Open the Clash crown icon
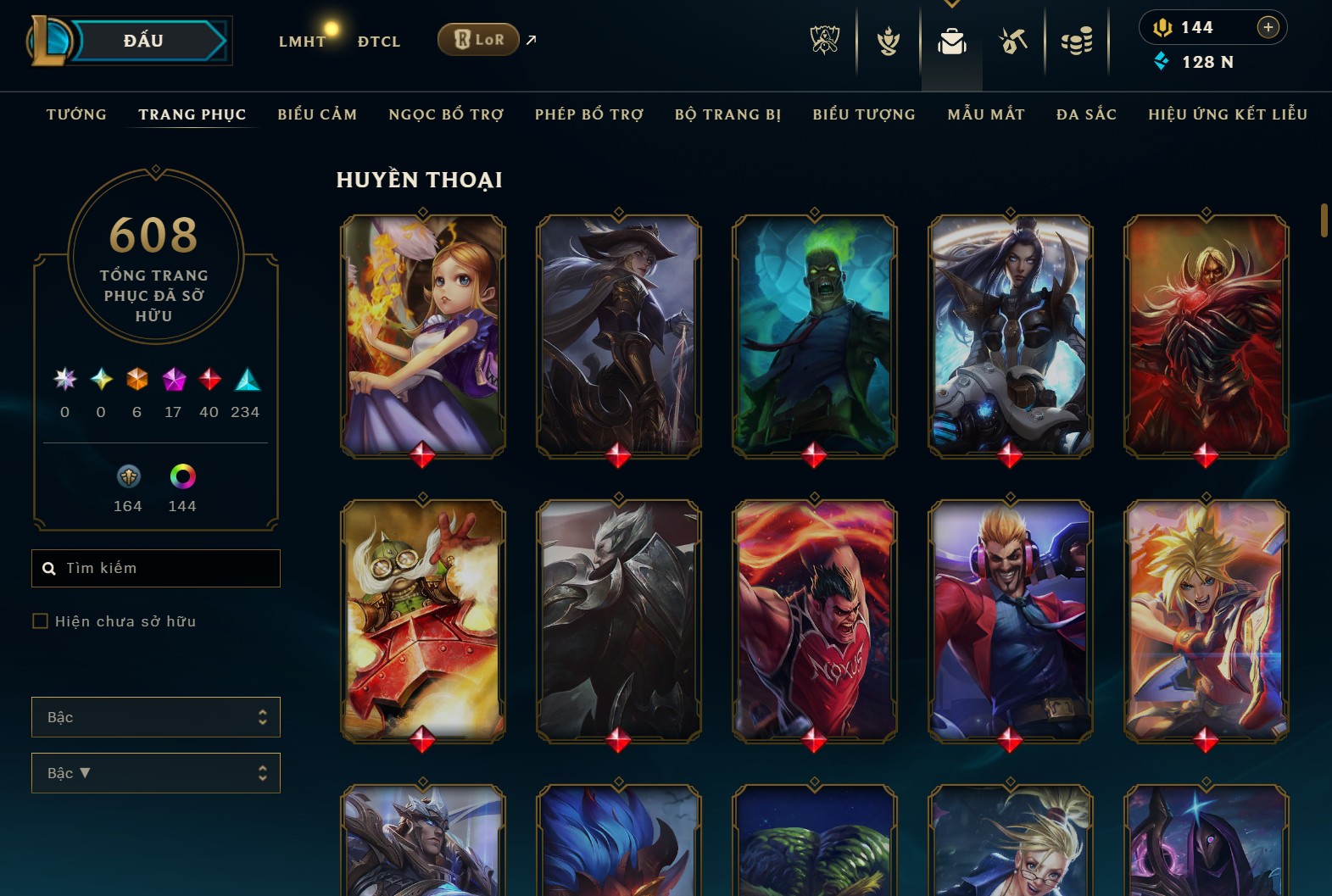The image size is (1332, 896). pyautogui.click(x=886, y=39)
